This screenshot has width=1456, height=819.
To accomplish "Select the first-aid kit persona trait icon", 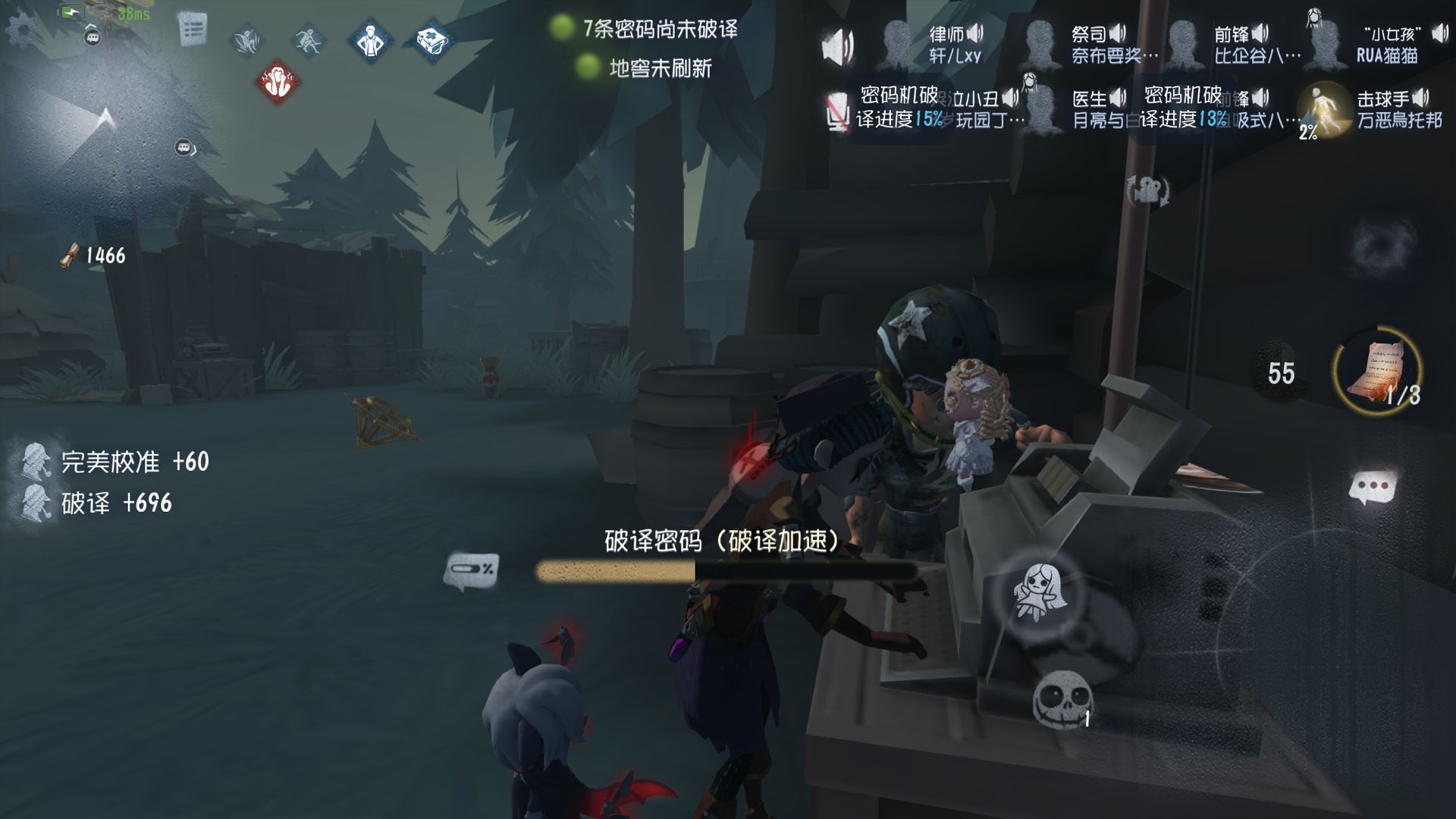I will [x=434, y=40].
